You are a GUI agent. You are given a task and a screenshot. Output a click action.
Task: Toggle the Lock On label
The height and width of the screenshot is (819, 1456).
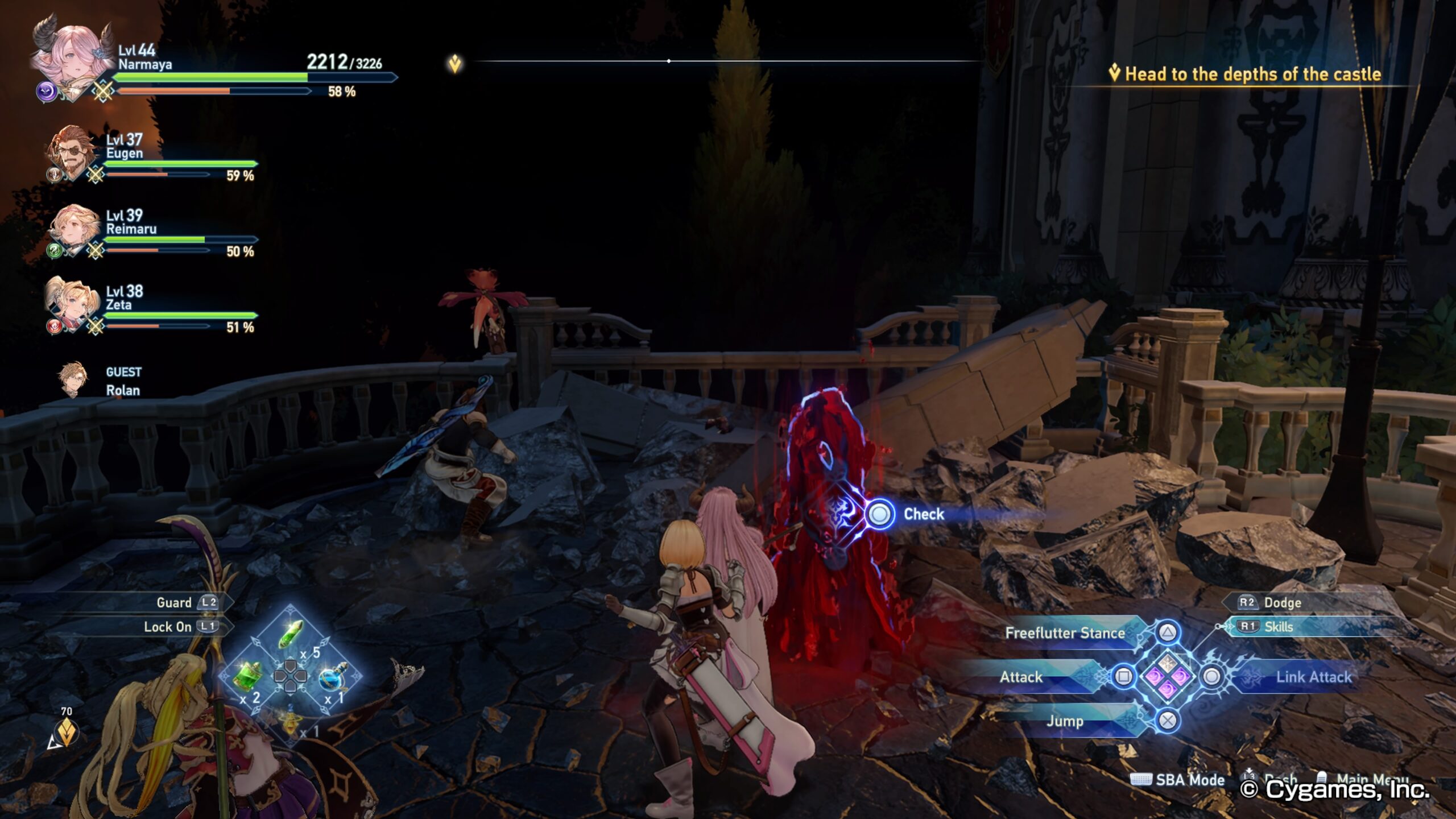168,627
